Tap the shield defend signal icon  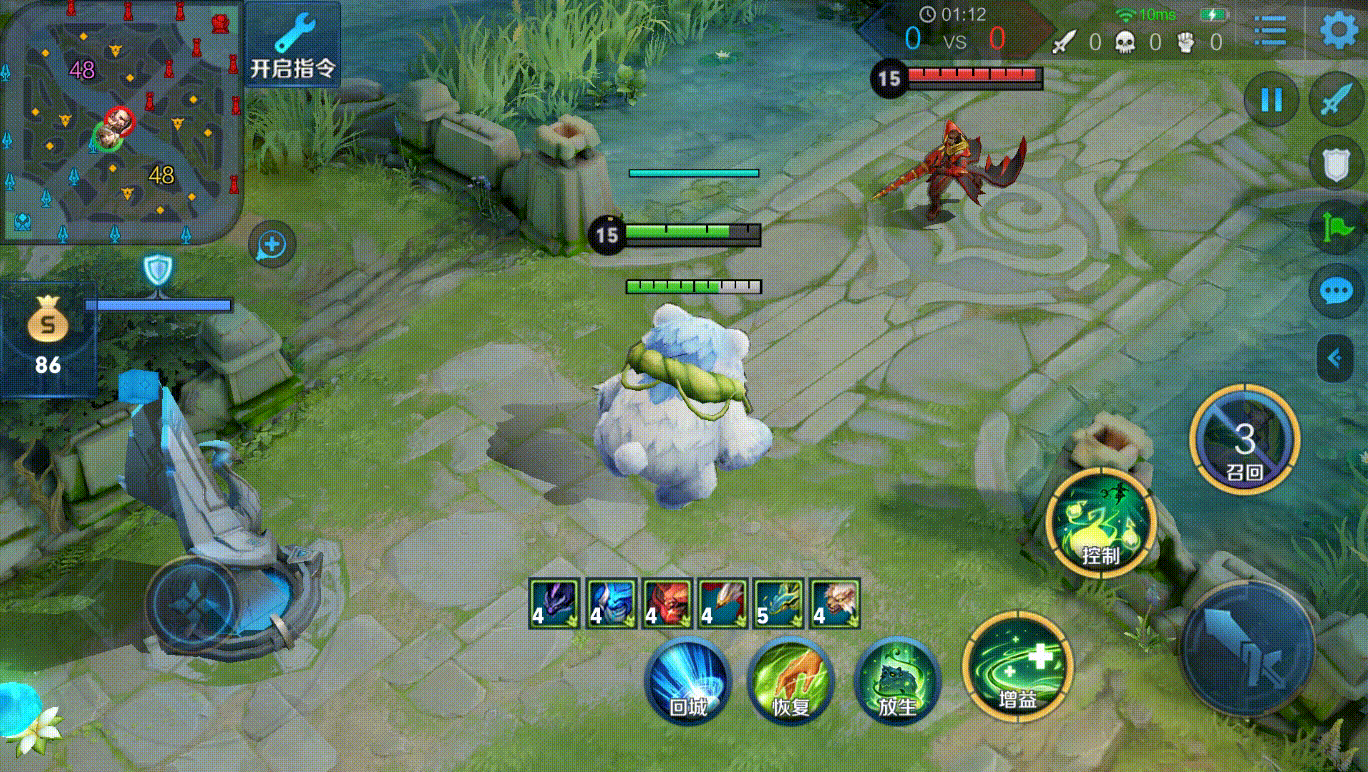point(1336,165)
